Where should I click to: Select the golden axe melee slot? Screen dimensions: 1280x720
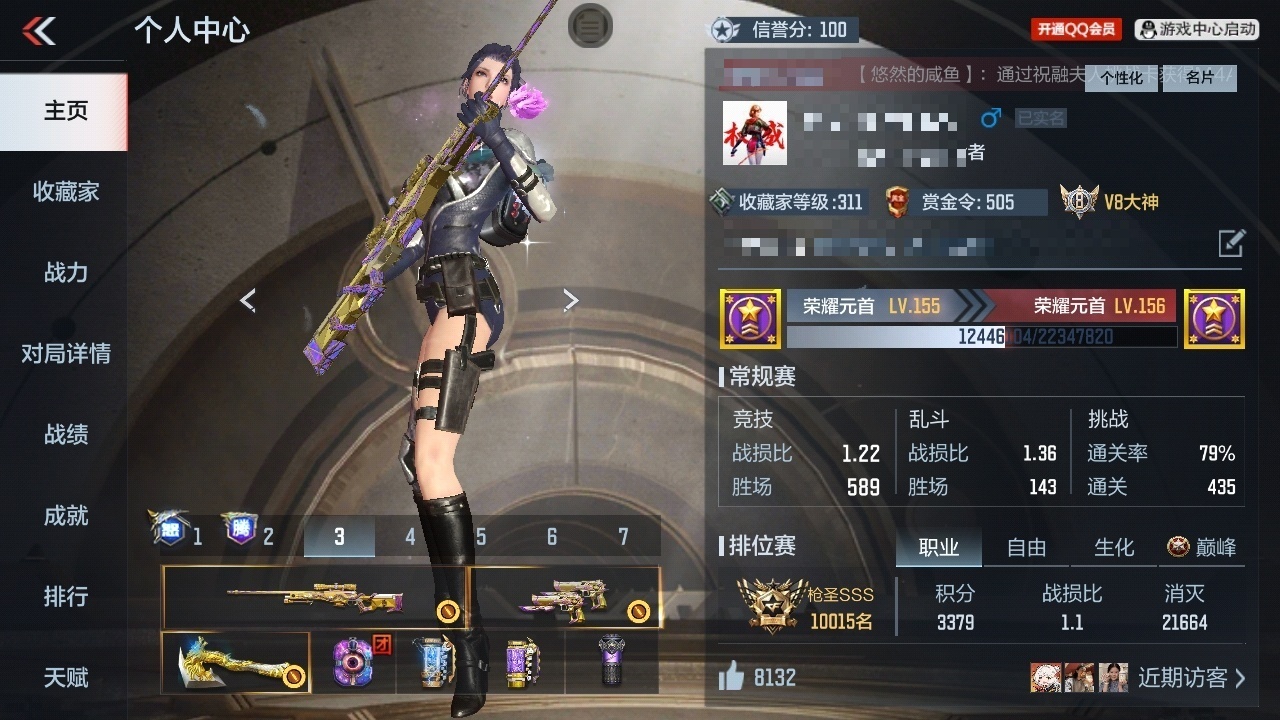[x=236, y=662]
